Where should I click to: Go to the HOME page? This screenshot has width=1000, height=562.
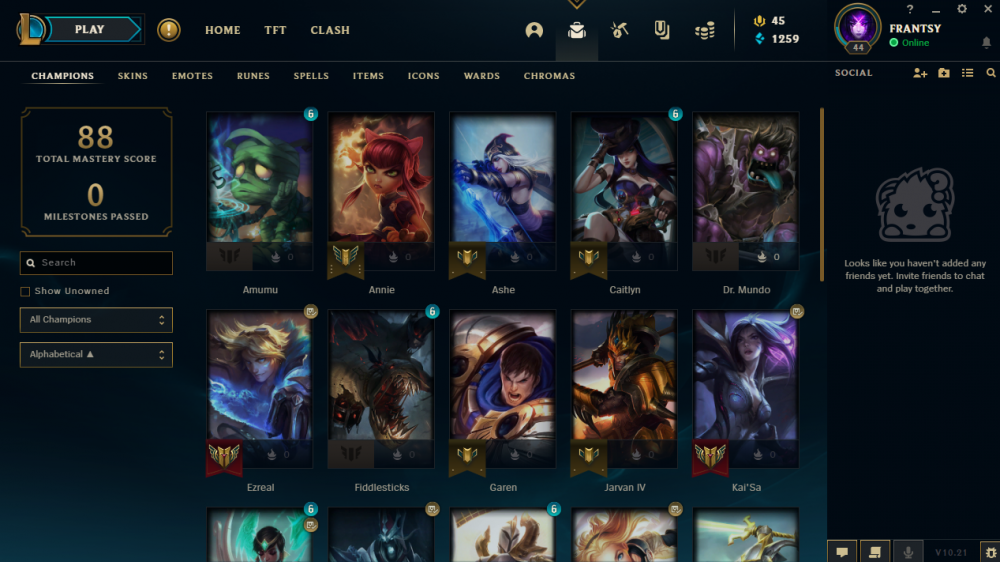[x=222, y=30]
